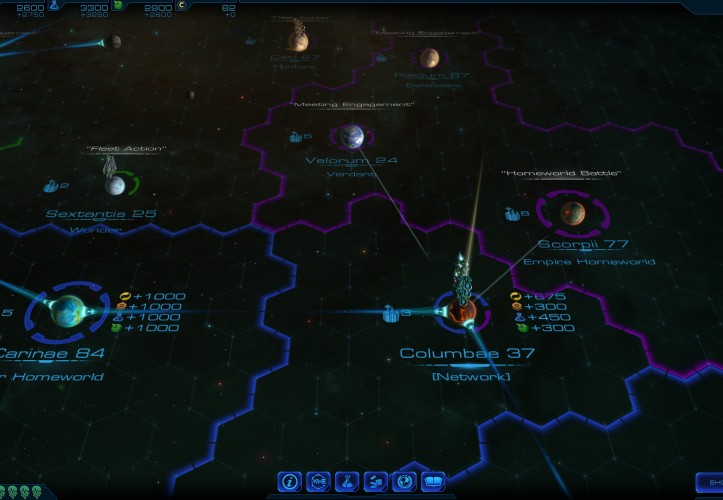Select the Scorpii 77 Empire Homeworld
The width and height of the screenshot is (723, 500).
click(x=572, y=212)
